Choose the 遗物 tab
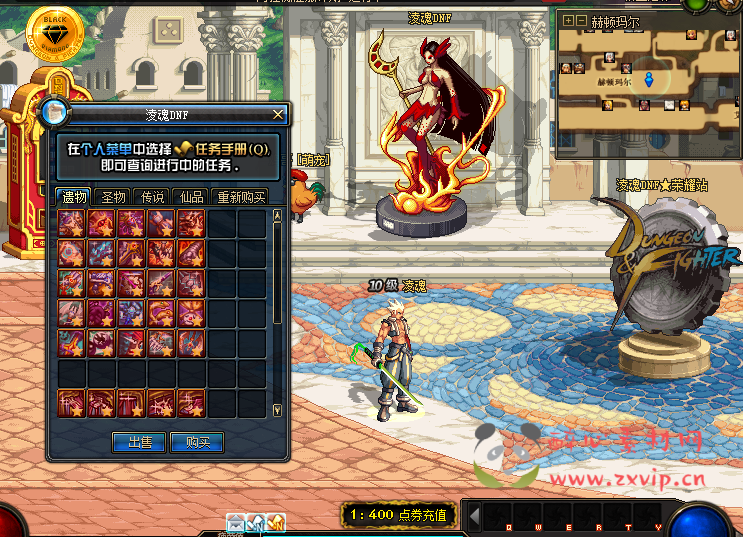 pos(74,197)
